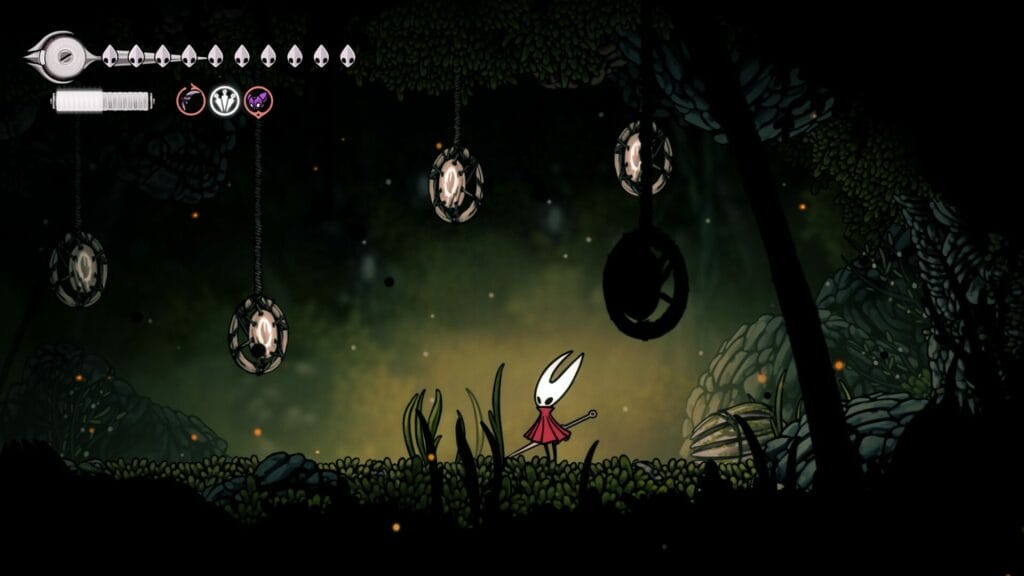Activate the triple throwing knives tool

coord(224,100)
